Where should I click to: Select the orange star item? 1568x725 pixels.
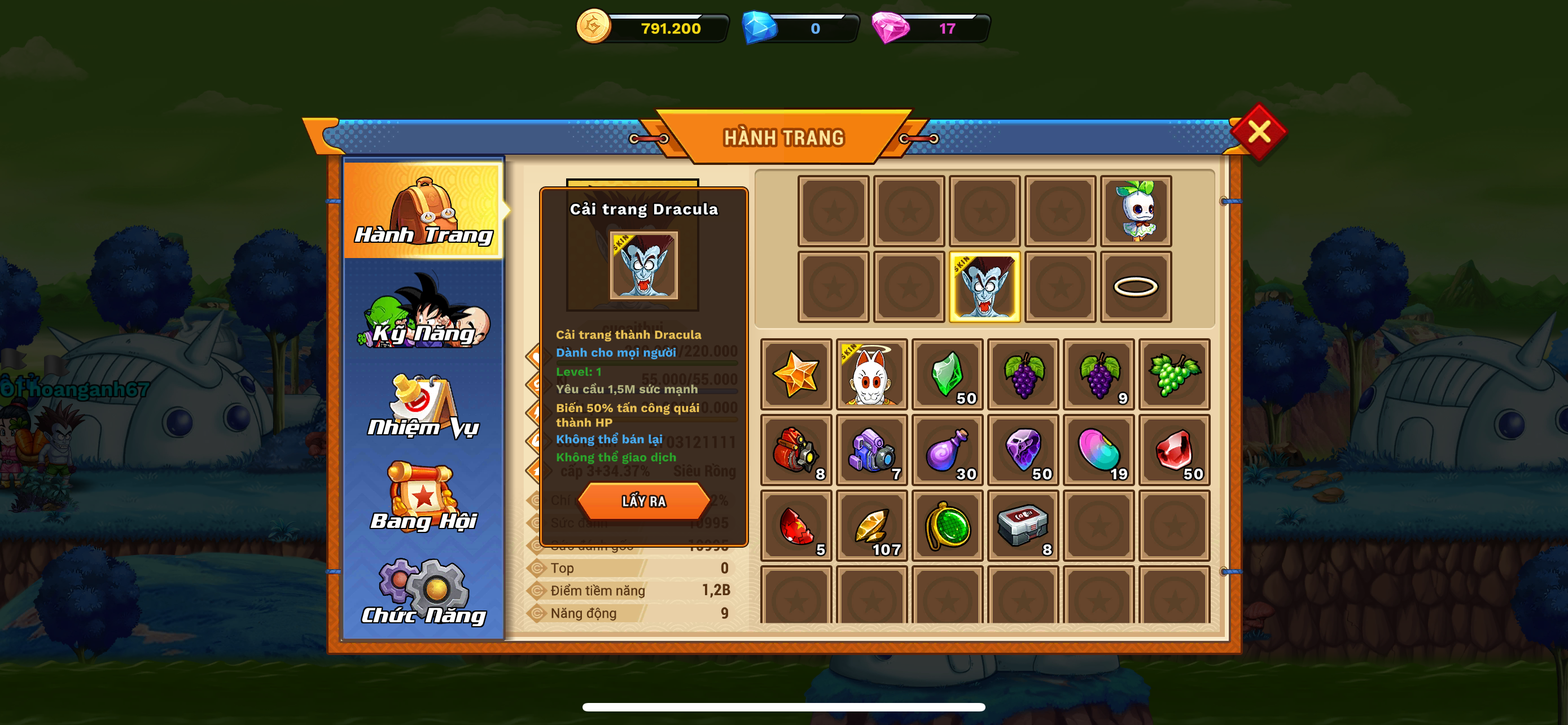[796, 374]
